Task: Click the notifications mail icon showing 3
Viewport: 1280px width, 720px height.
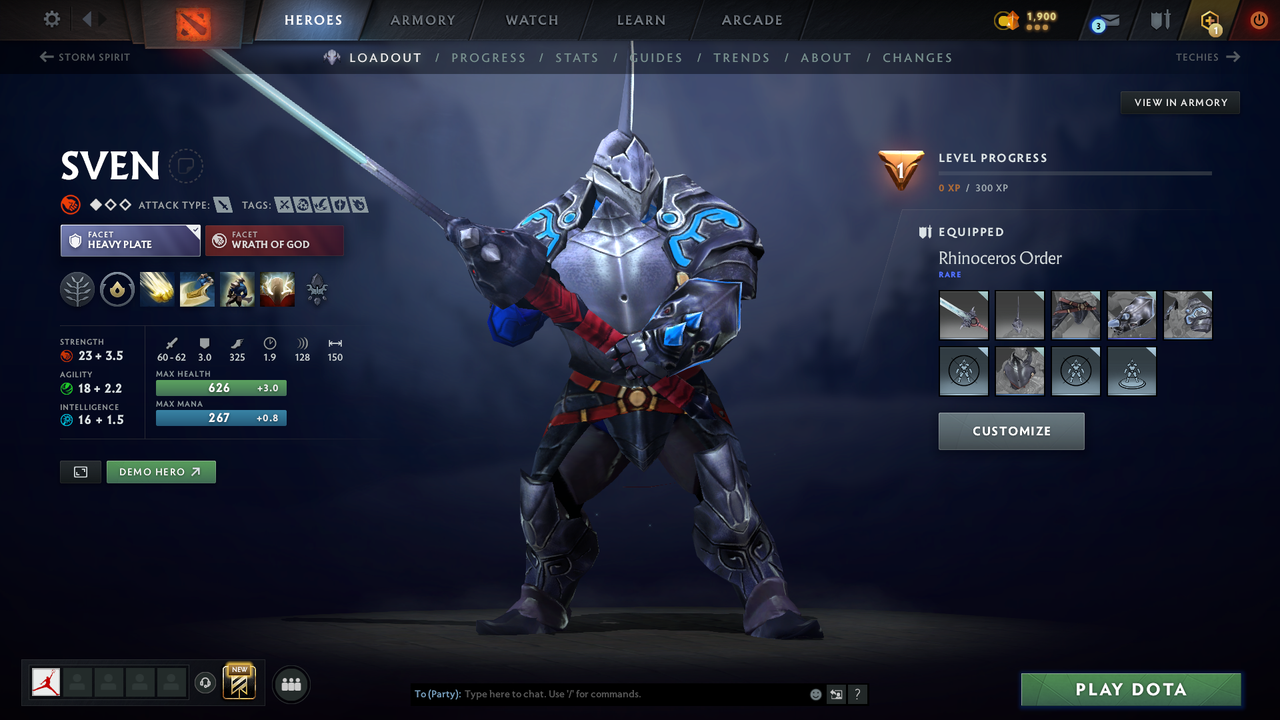Action: [1103, 20]
